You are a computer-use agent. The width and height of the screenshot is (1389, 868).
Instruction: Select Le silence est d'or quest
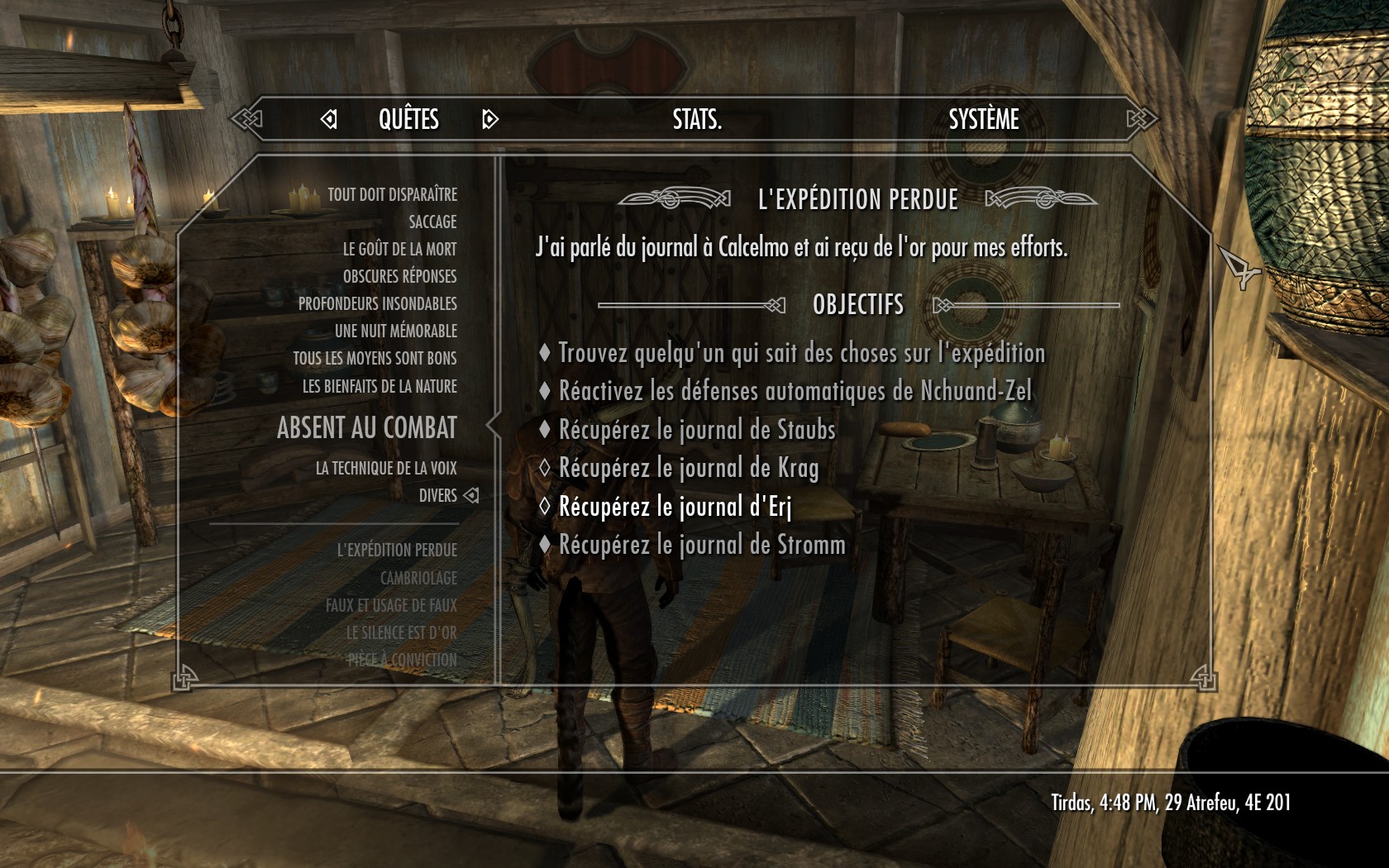[x=401, y=633]
